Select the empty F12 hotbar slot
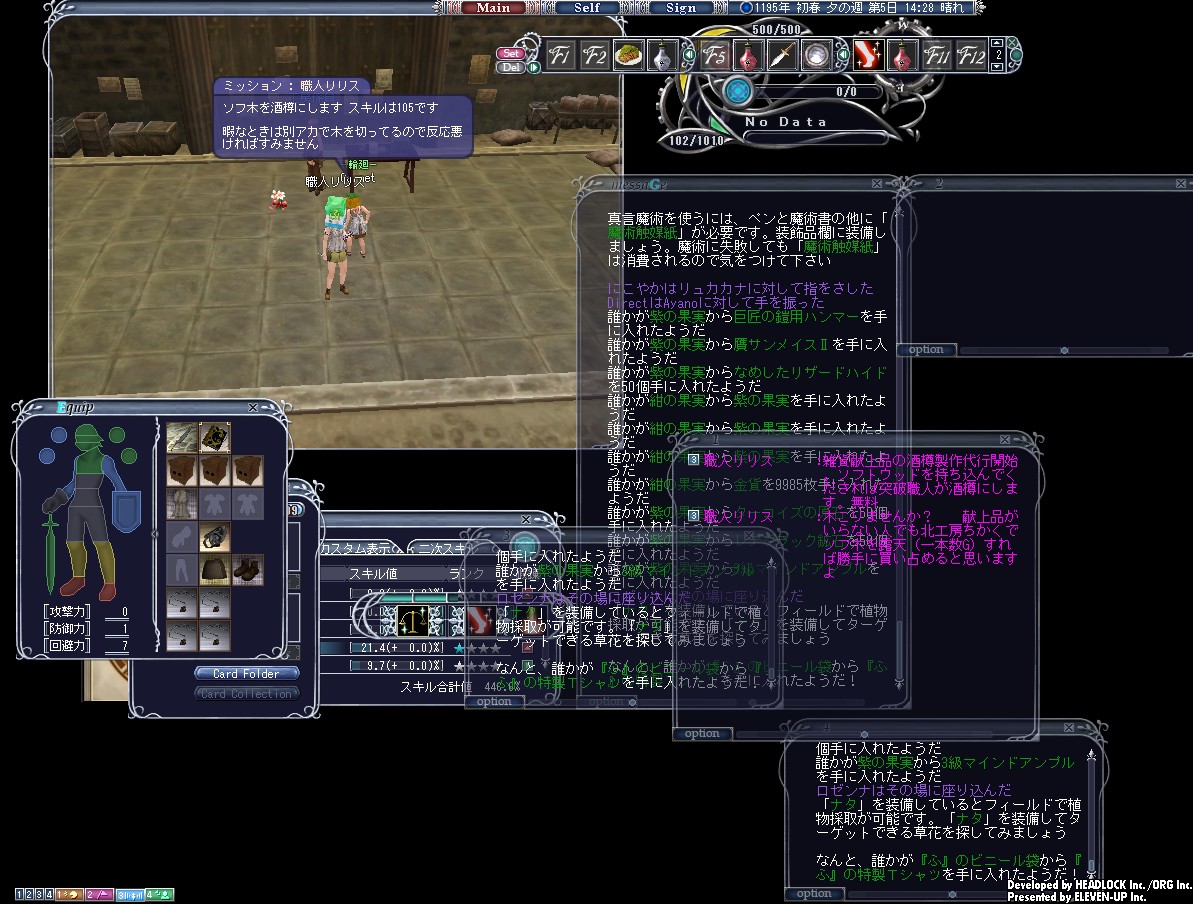1193x904 pixels. (x=970, y=56)
